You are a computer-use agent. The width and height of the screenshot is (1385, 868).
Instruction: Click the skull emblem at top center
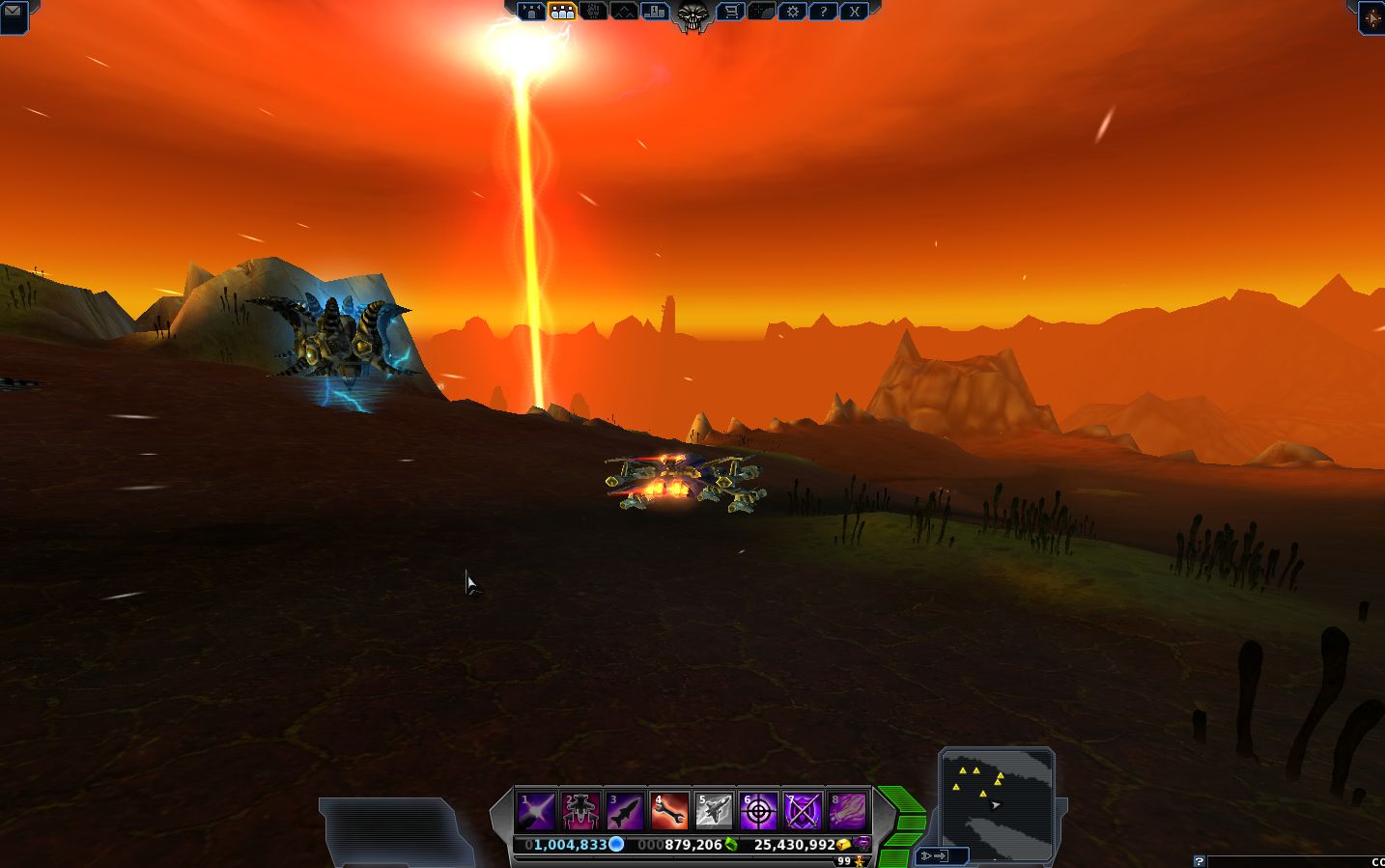692,14
